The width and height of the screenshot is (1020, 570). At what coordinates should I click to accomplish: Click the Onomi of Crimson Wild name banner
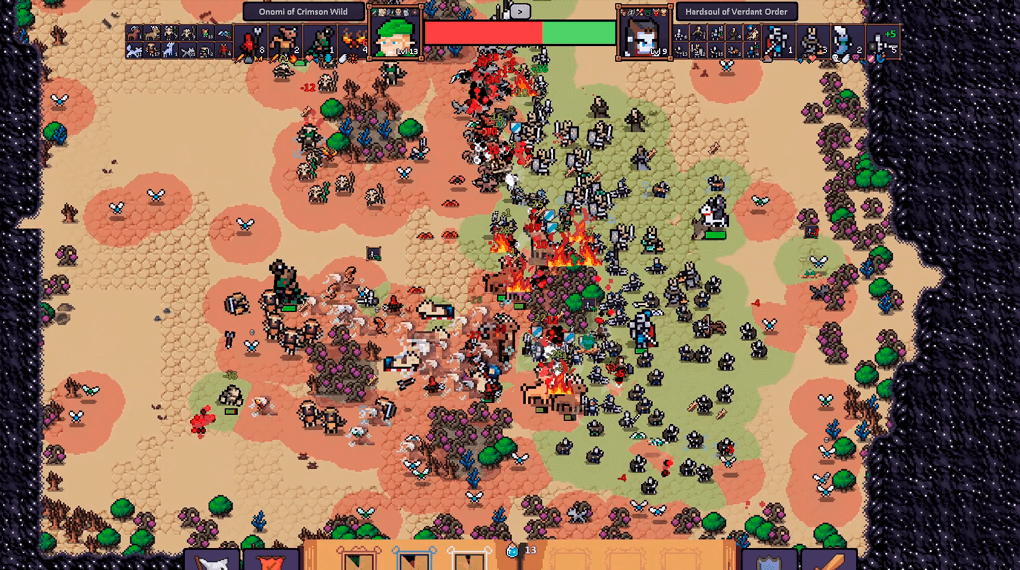point(303,12)
